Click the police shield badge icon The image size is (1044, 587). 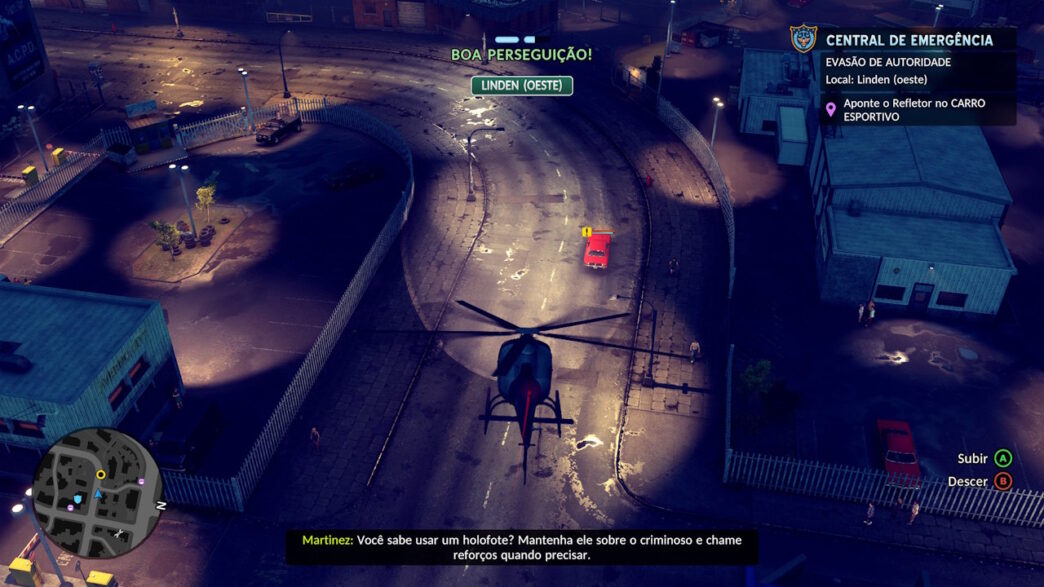(x=803, y=40)
